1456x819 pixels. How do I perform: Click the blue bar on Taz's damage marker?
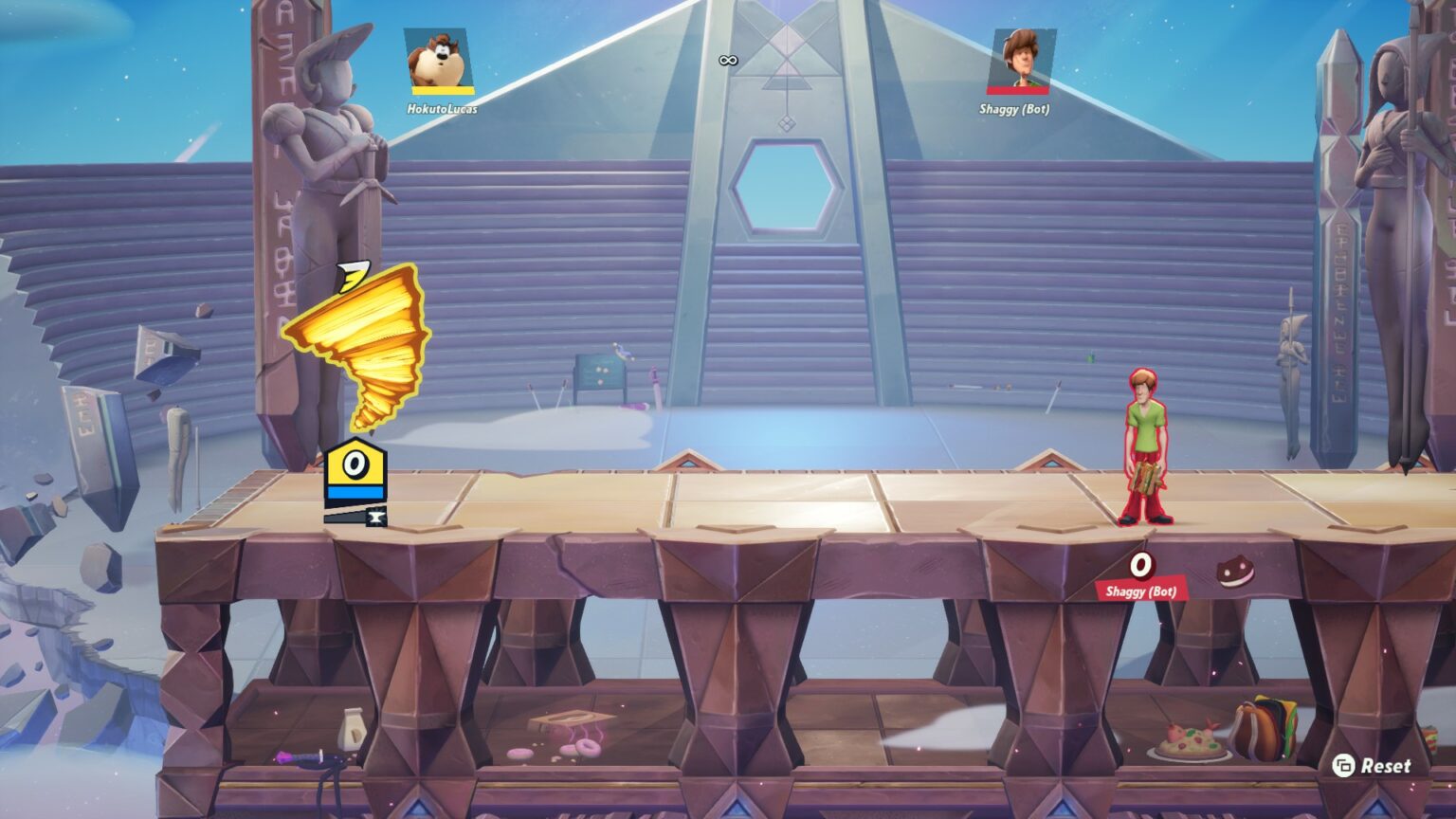[x=355, y=491]
